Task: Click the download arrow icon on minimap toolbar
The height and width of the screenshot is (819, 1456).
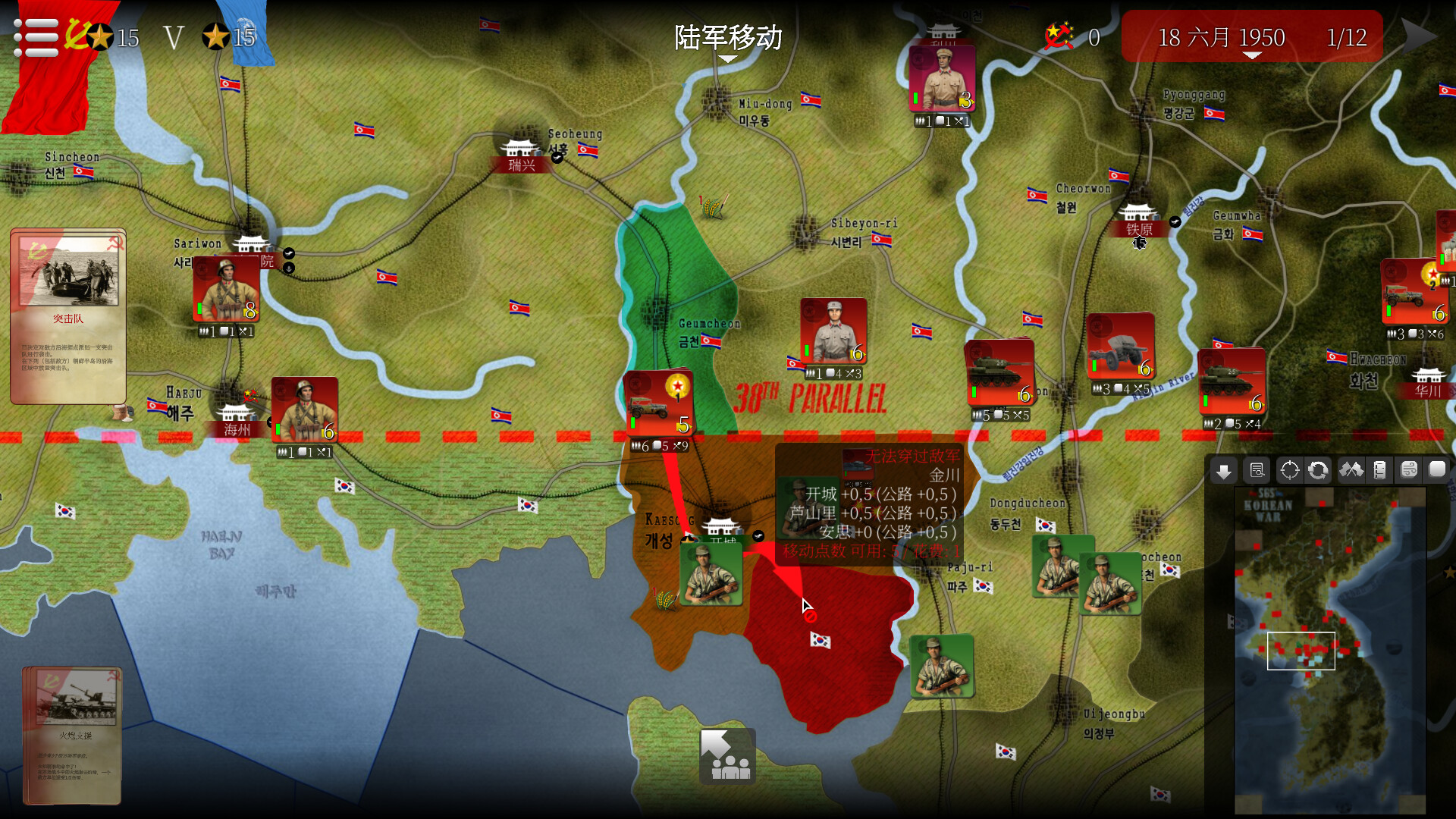Action: (x=1223, y=470)
